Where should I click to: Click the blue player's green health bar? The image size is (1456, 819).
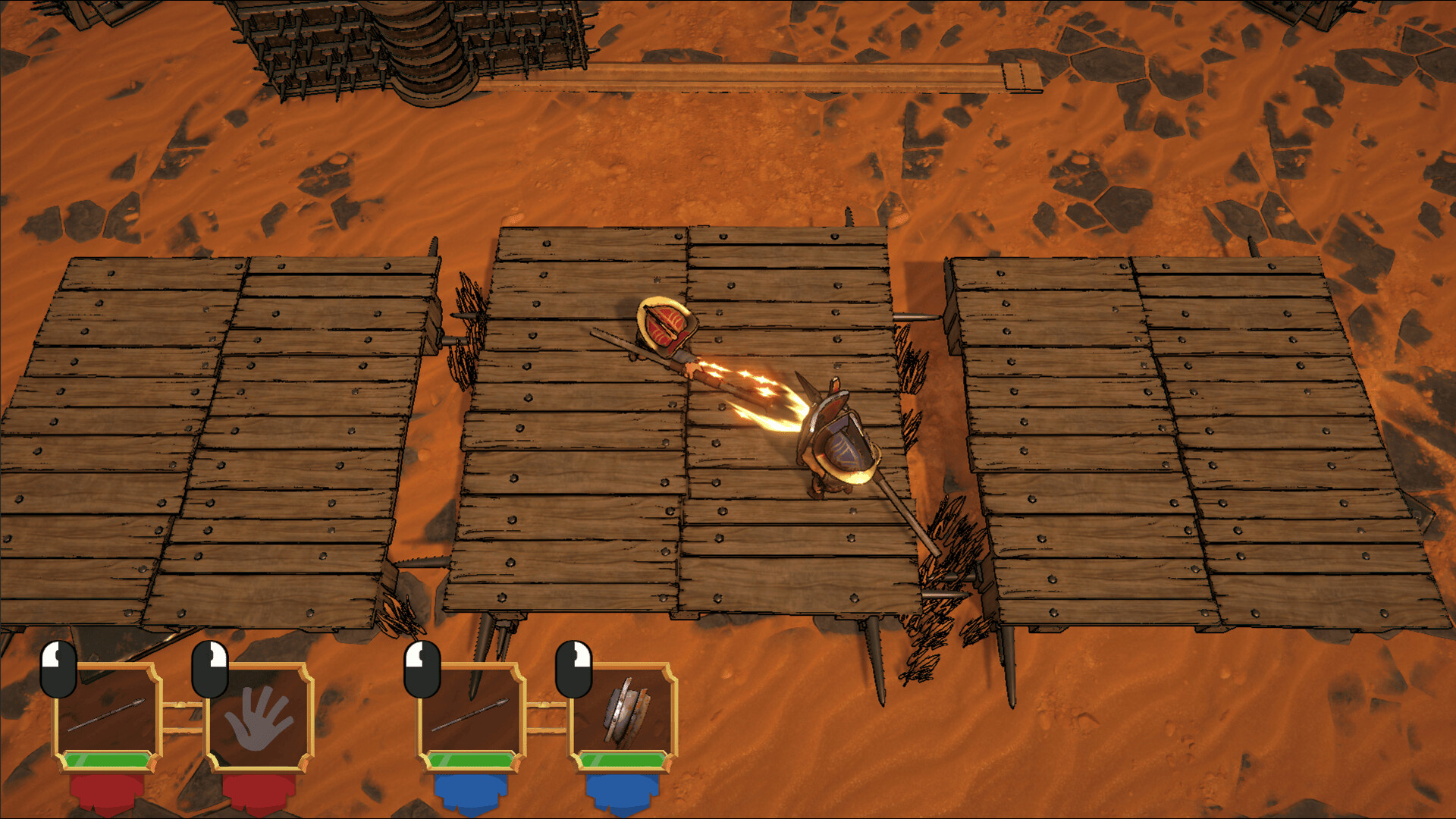470,758
